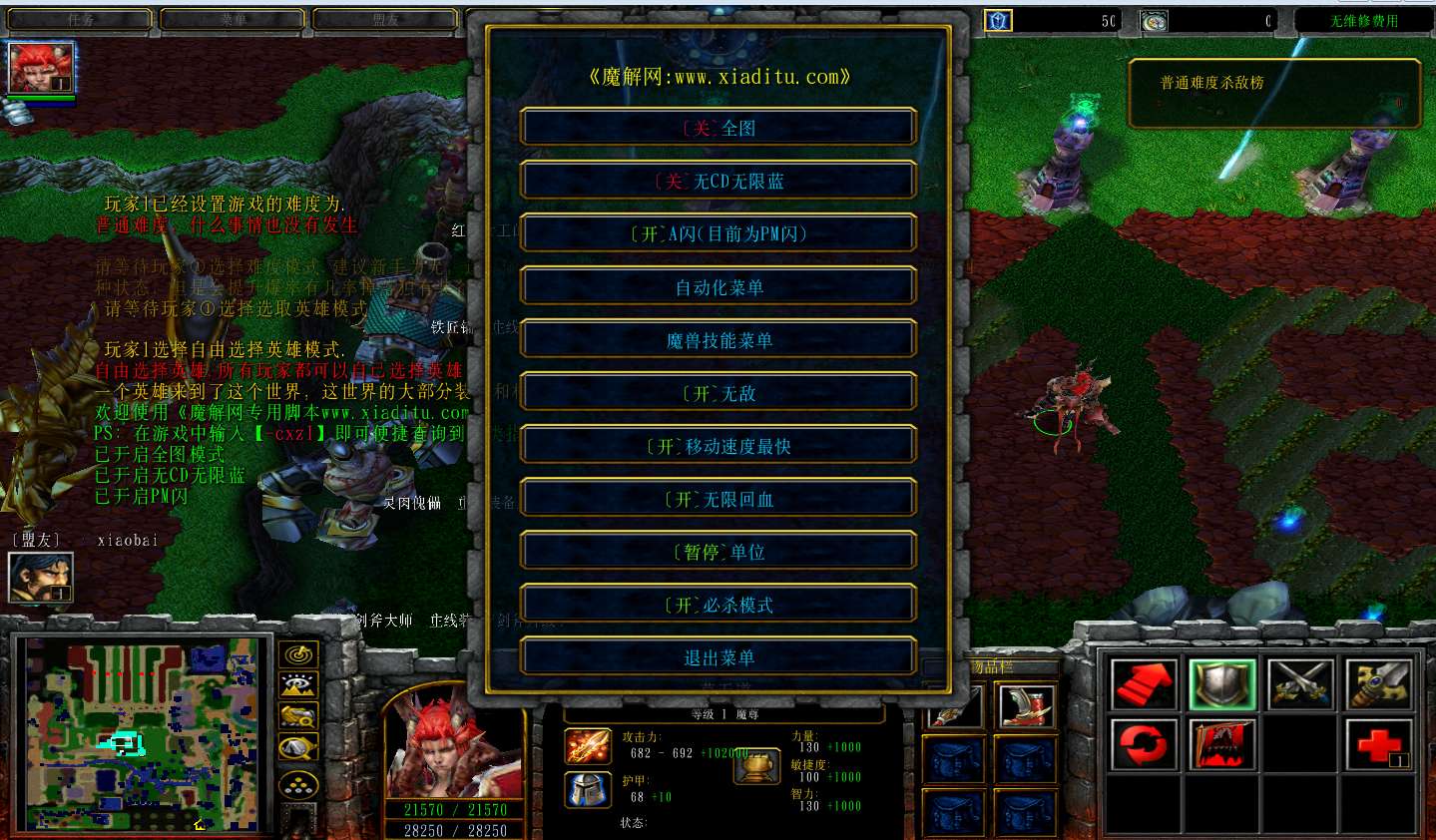
Task: Activate the silver shield command icon
Action: 1221,684
